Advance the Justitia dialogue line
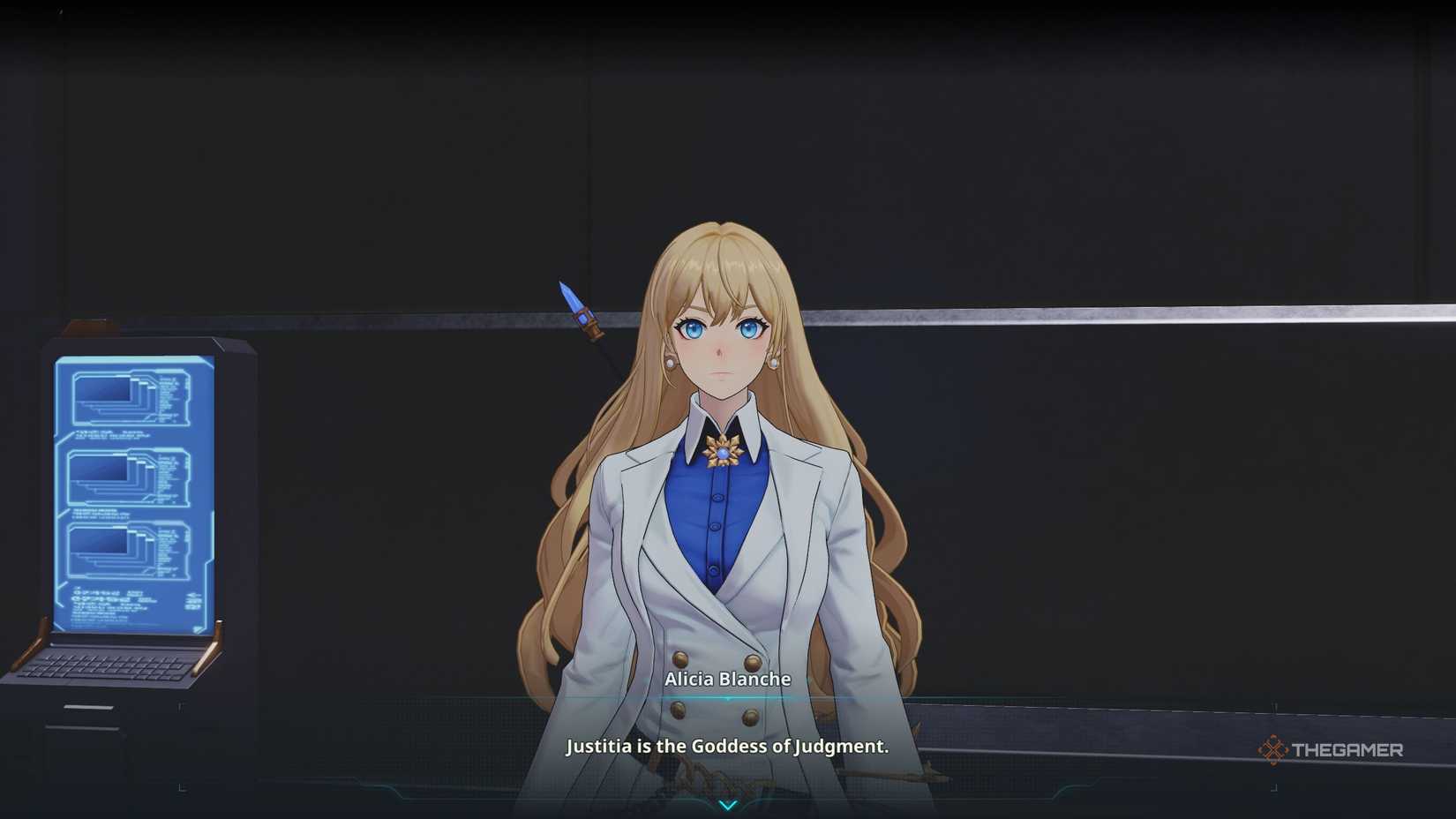The image size is (1456, 819). pyautogui.click(x=728, y=746)
